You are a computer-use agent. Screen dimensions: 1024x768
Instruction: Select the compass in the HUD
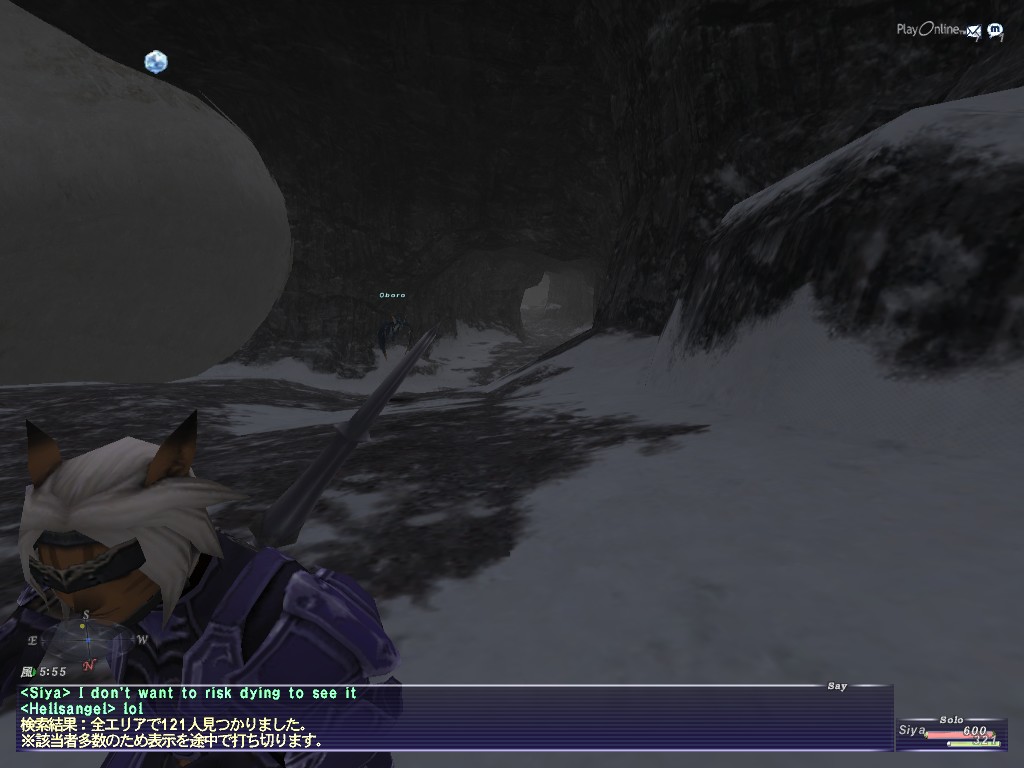point(87,637)
